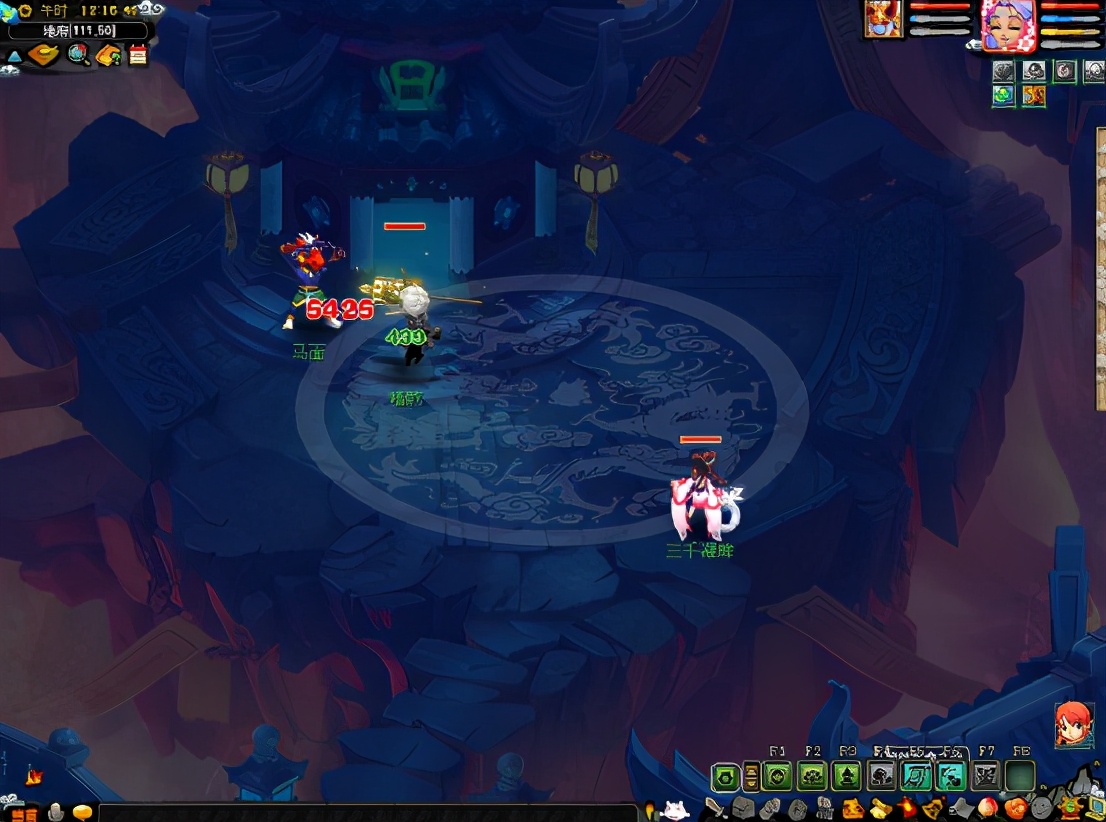
Task: Activate the F3 green tree skill
Action: 847,776
